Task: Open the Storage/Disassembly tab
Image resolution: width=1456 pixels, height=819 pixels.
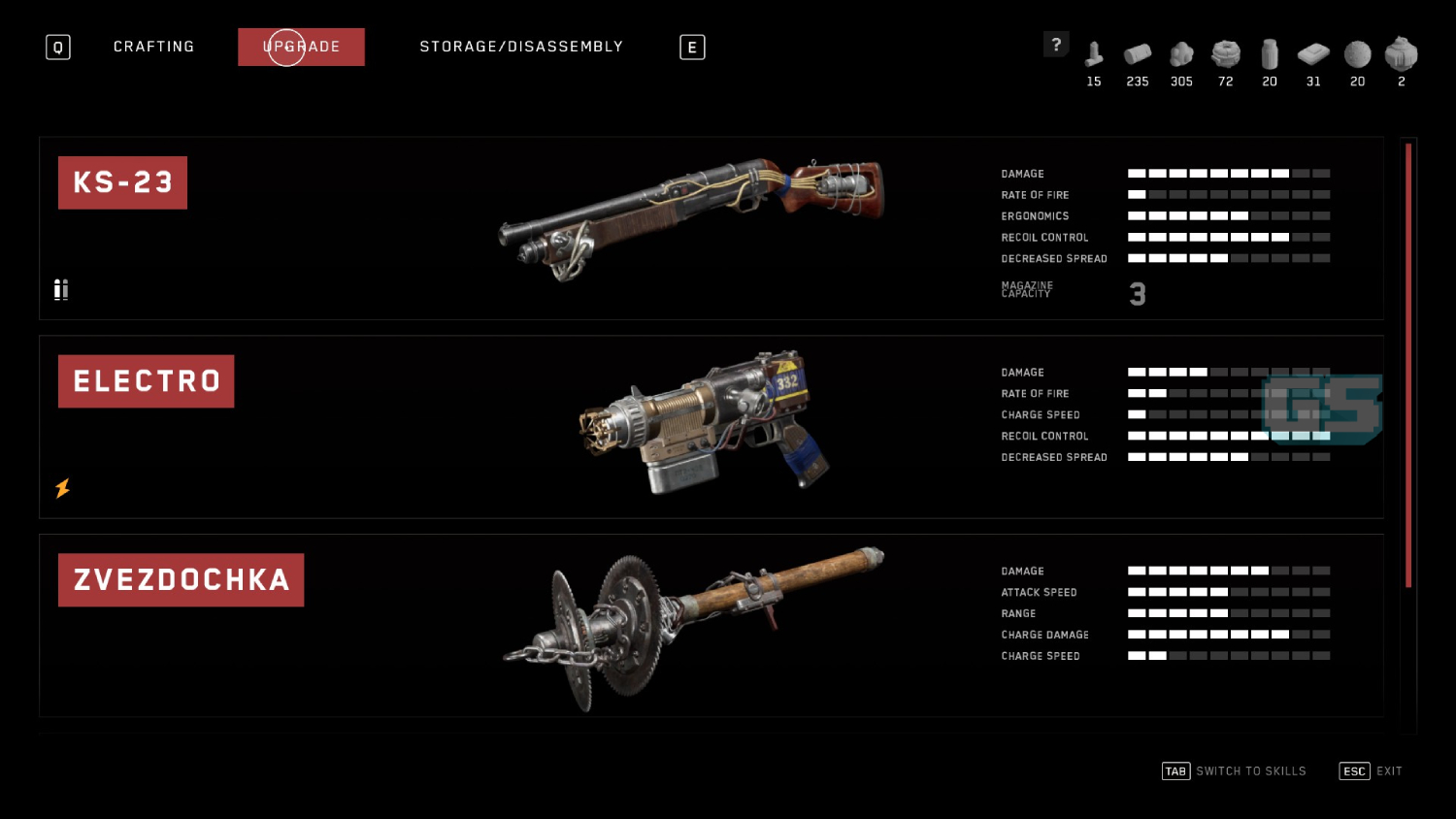Action: pos(521,47)
